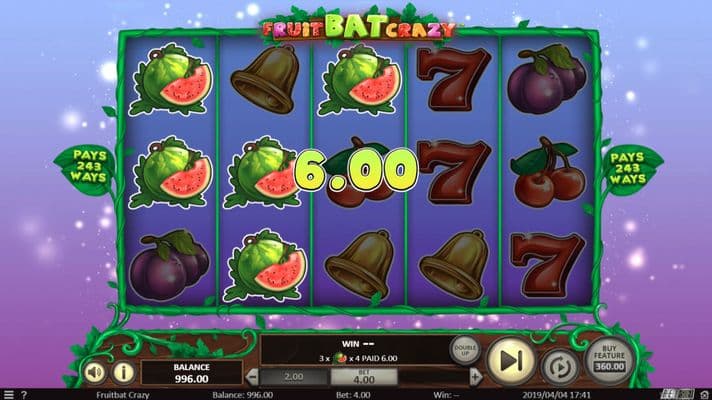This screenshot has width=712, height=400.
Task: Start autoplay with the circular arrows button
Action: (x=559, y=364)
